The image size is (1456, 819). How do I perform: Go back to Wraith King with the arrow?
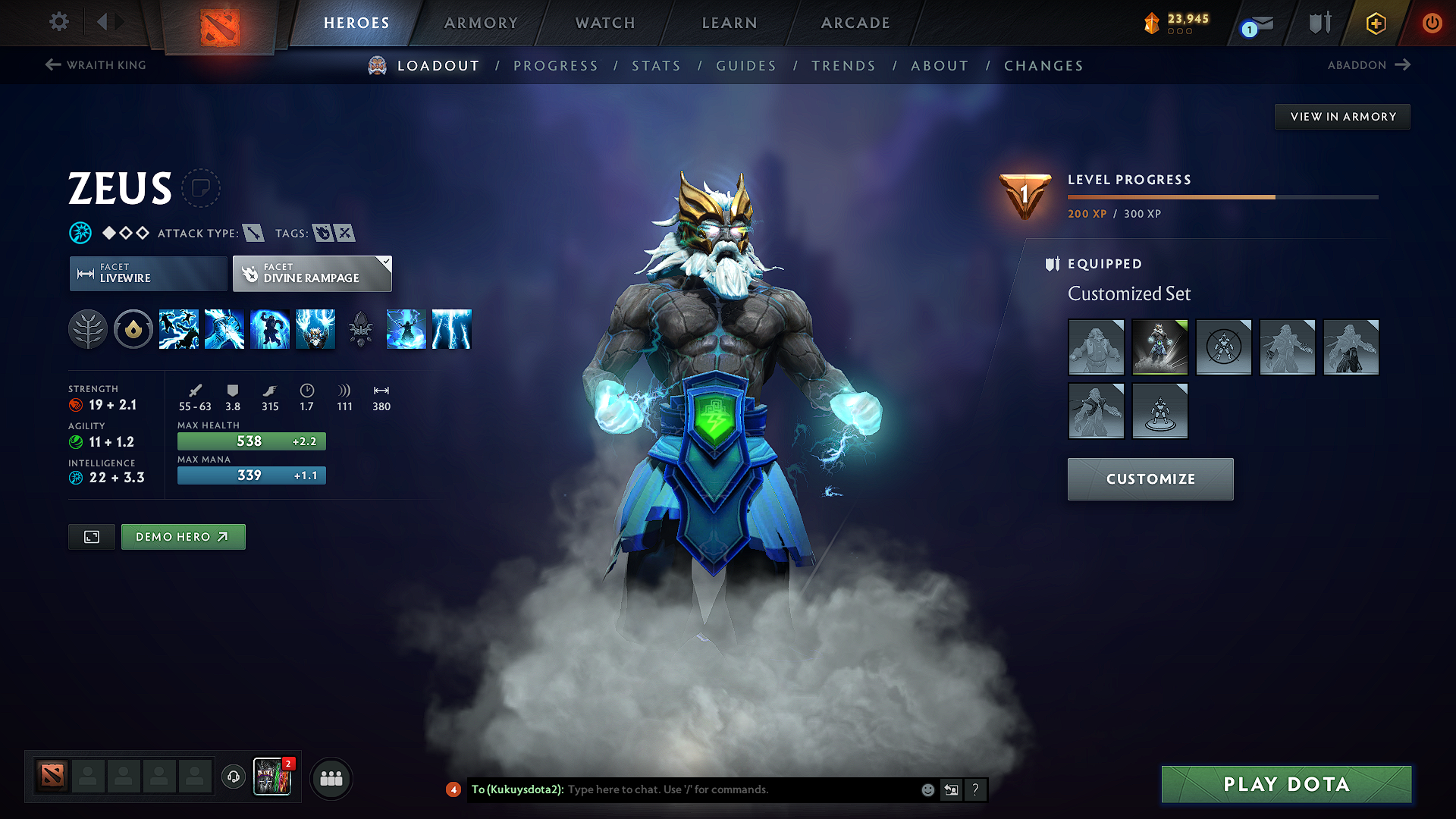52,64
